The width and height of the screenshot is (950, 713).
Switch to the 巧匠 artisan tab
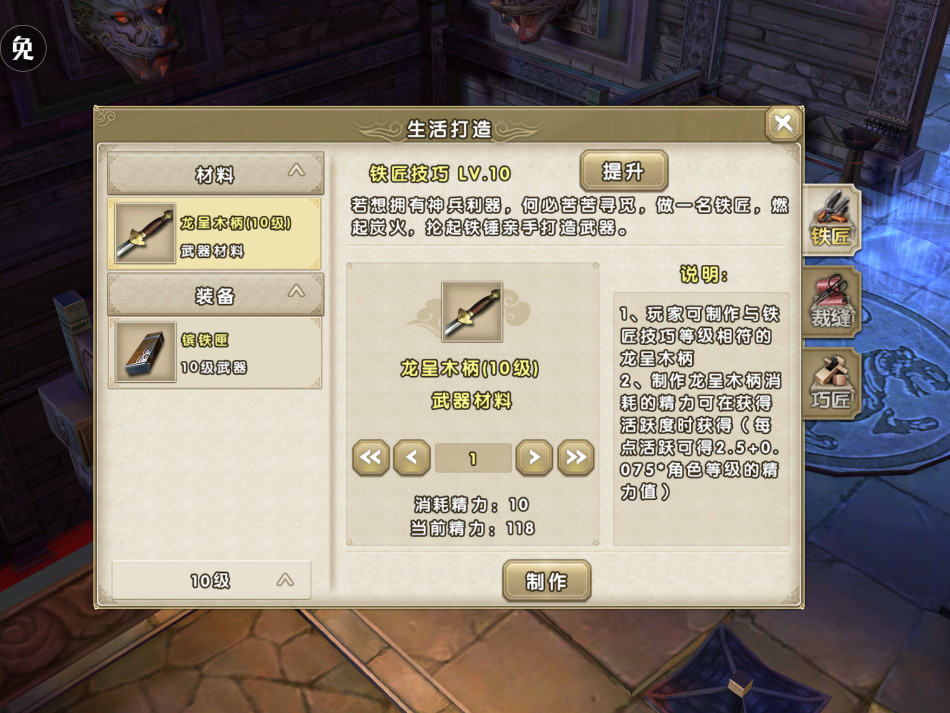pyautogui.click(x=830, y=384)
